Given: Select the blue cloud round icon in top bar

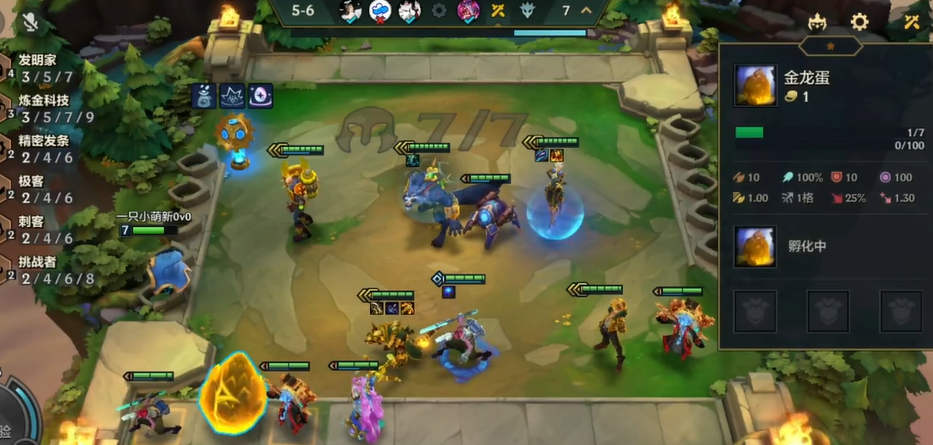Looking at the screenshot, I should [380, 11].
